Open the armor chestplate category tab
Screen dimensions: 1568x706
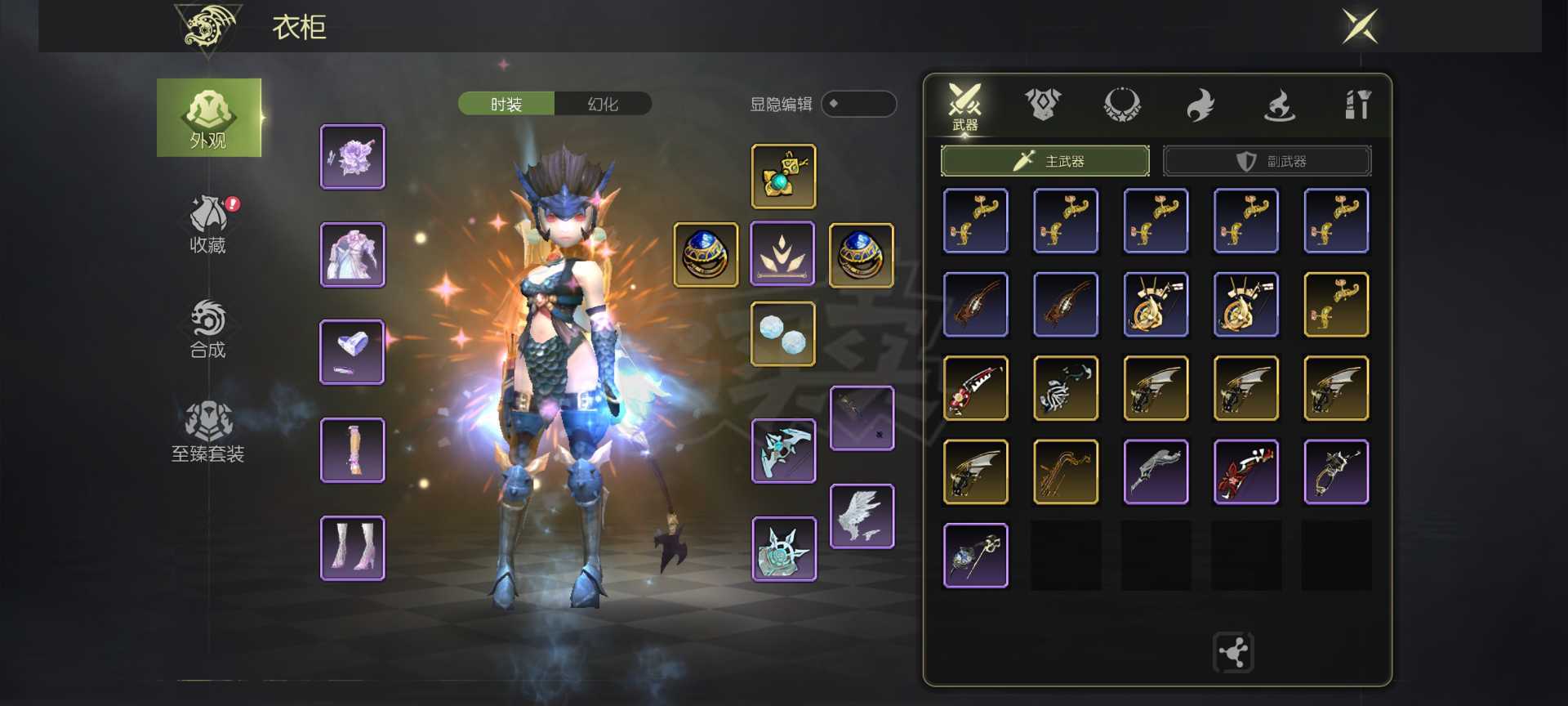tap(1043, 105)
